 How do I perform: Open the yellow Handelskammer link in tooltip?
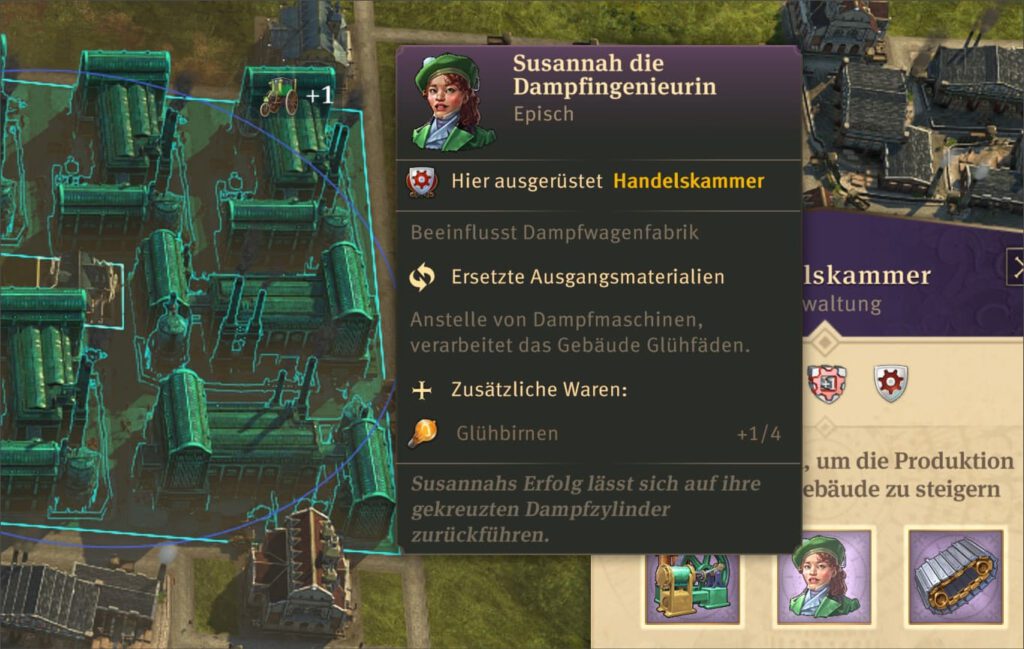coord(688,181)
